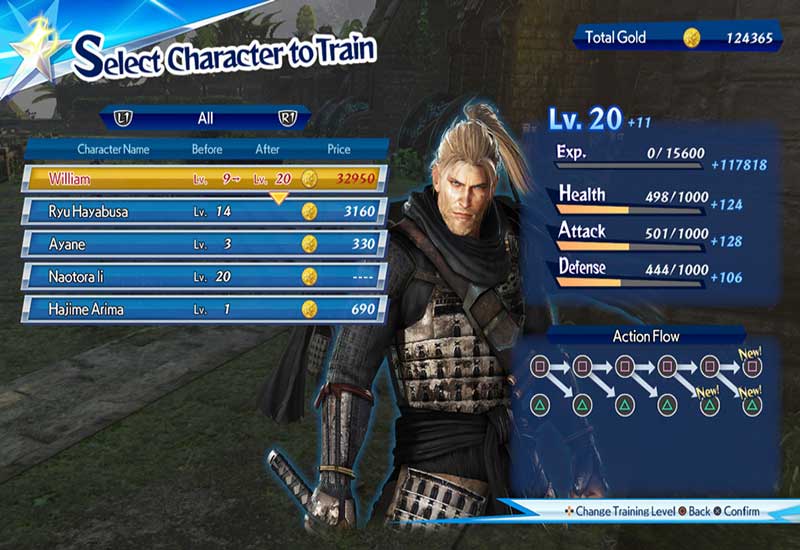Select Hajime Arima for training
The width and height of the screenshot is (800, 550).
[200, 309]
